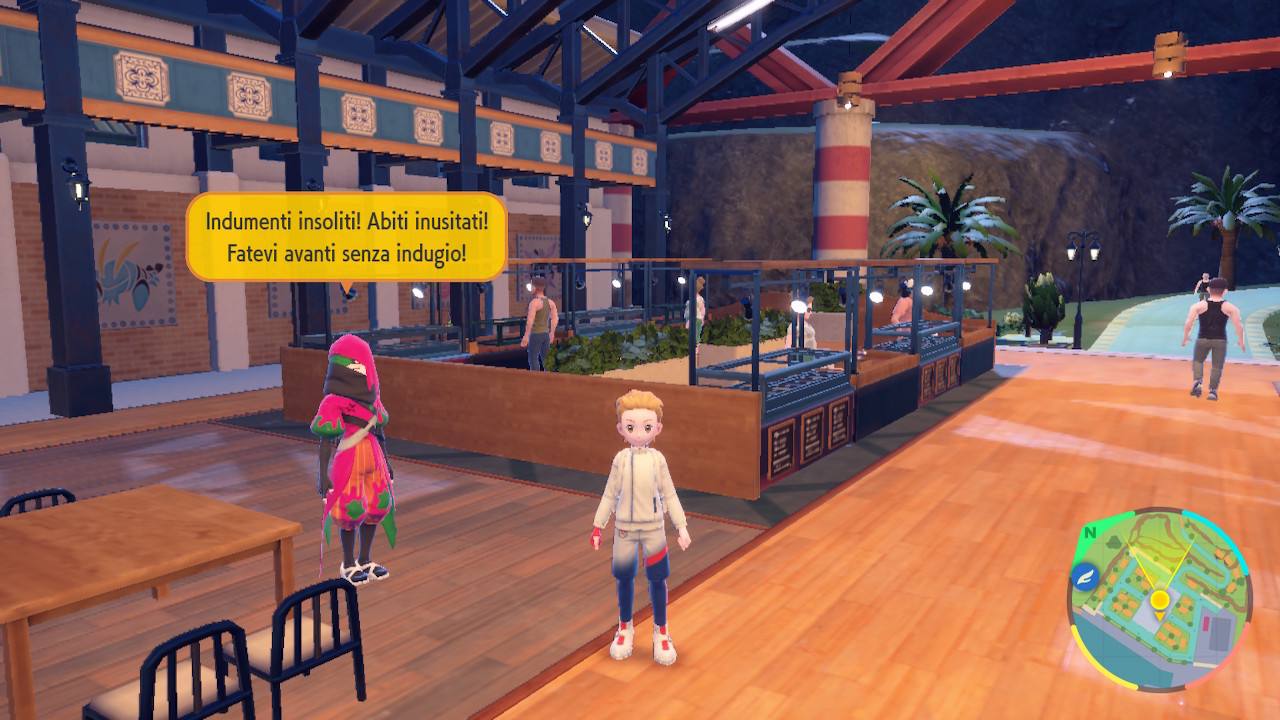Select the yellow player marker on the minimap

pos(1160,600)
